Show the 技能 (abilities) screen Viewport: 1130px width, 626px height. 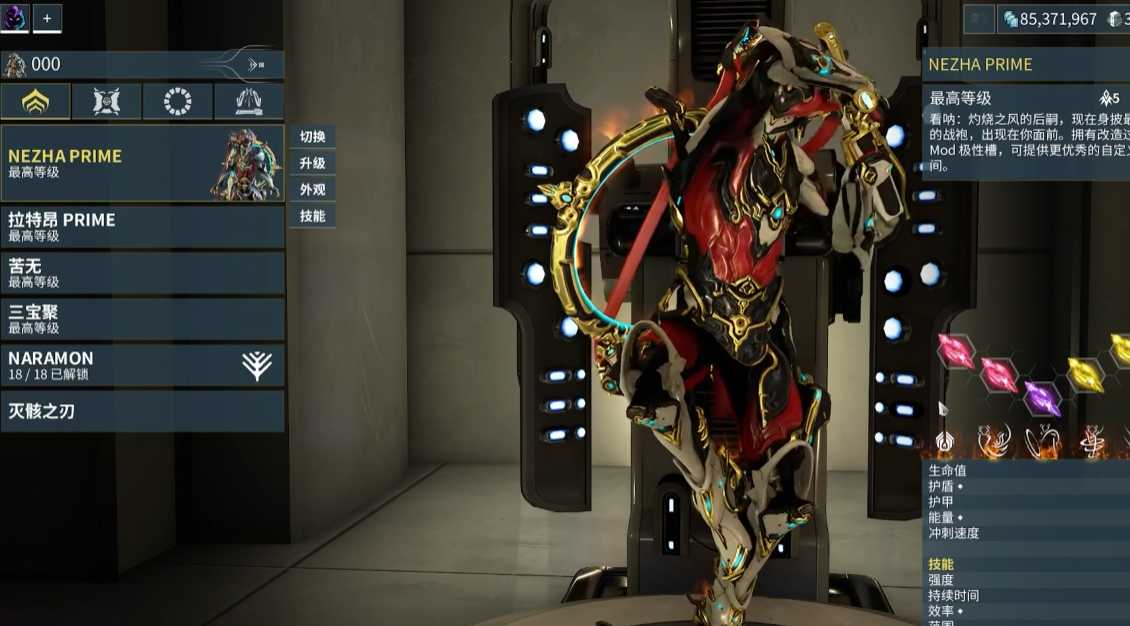pyautogui.click(x=312, y=215)
